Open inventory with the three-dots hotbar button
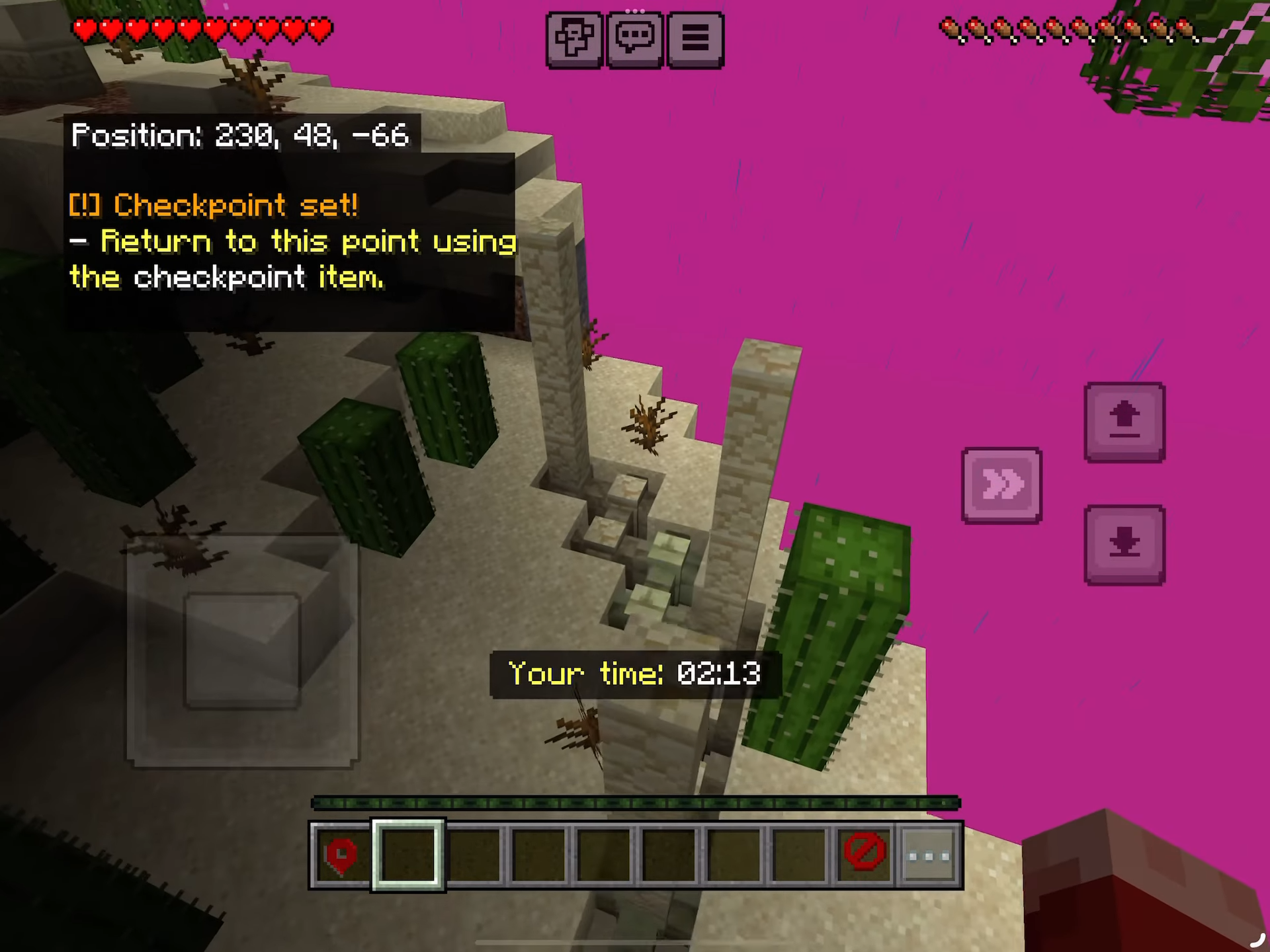The width and height of the screenshot is (1270, 952). (x=929, y=855)
